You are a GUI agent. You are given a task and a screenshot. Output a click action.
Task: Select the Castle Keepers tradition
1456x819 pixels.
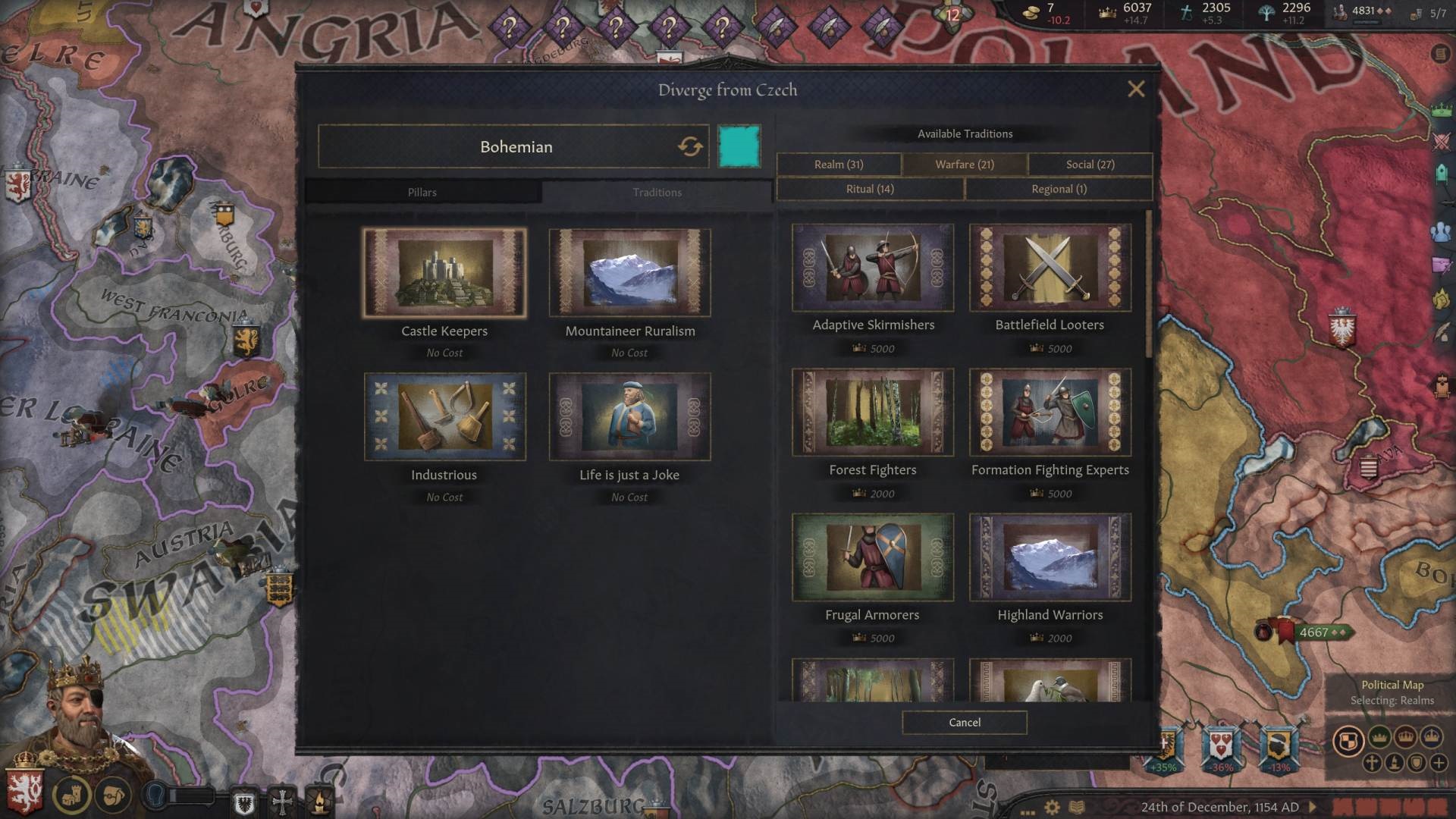click(x=444, y=273)
